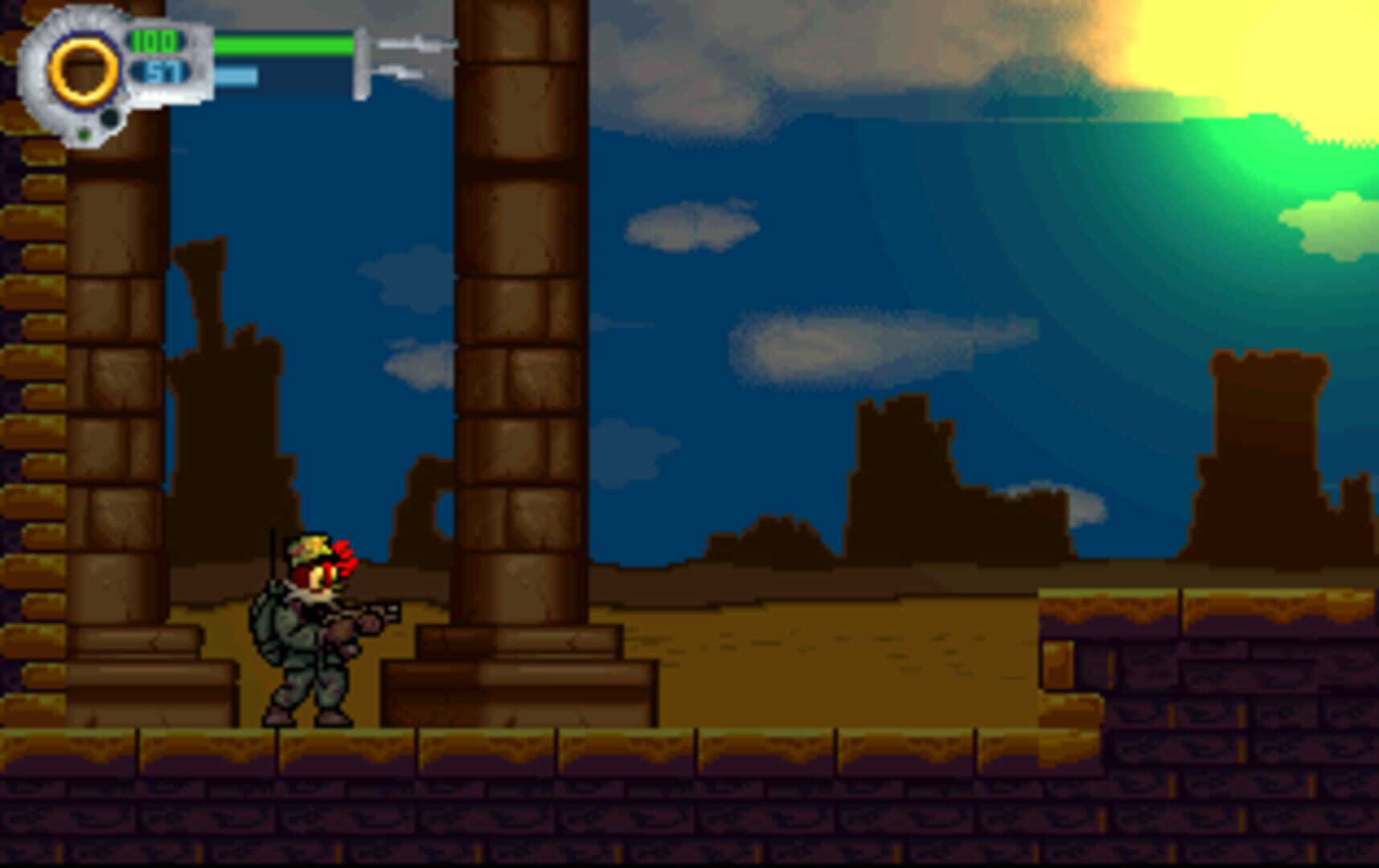Click the left edge brick pillar
This screenshot has width=1379, height=868.
32,402
